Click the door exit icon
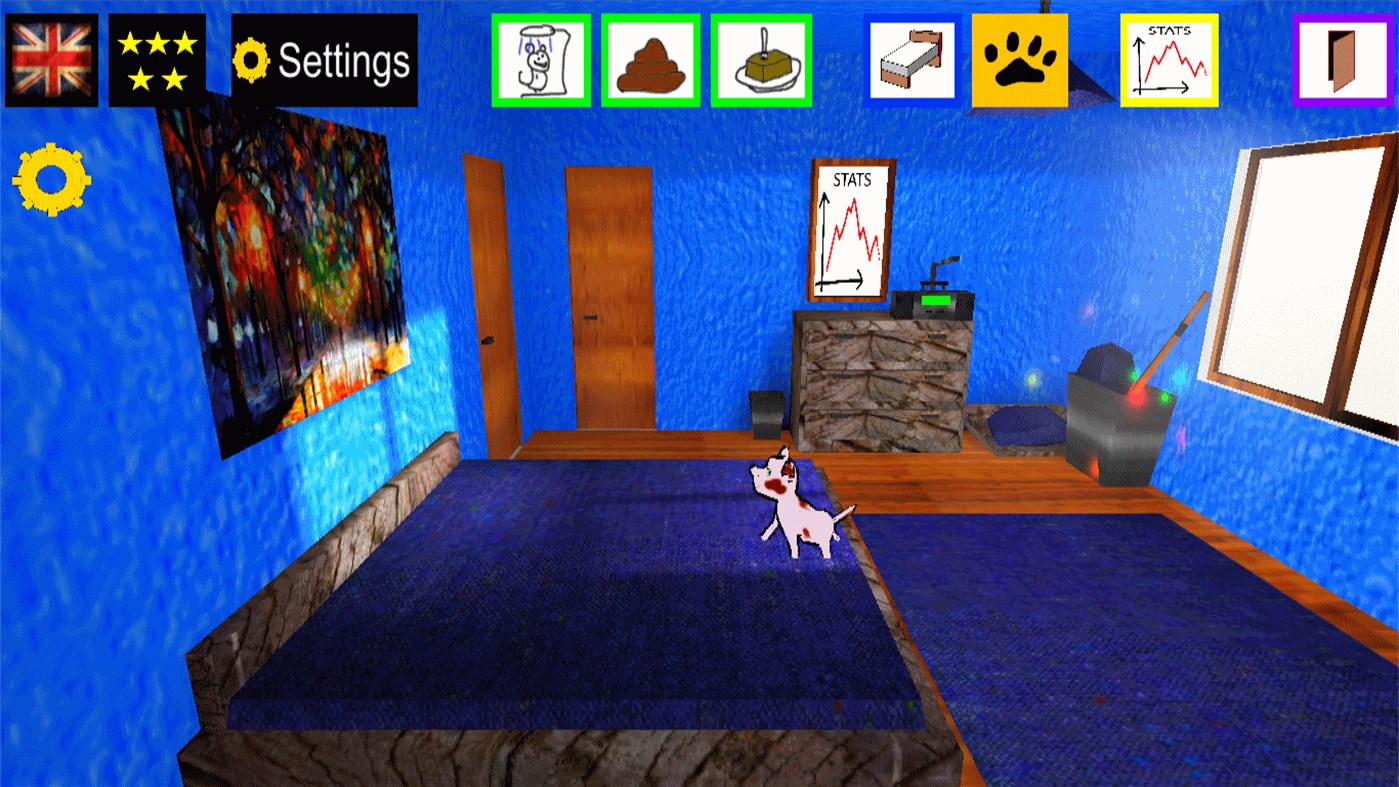 coord(1341,57)
